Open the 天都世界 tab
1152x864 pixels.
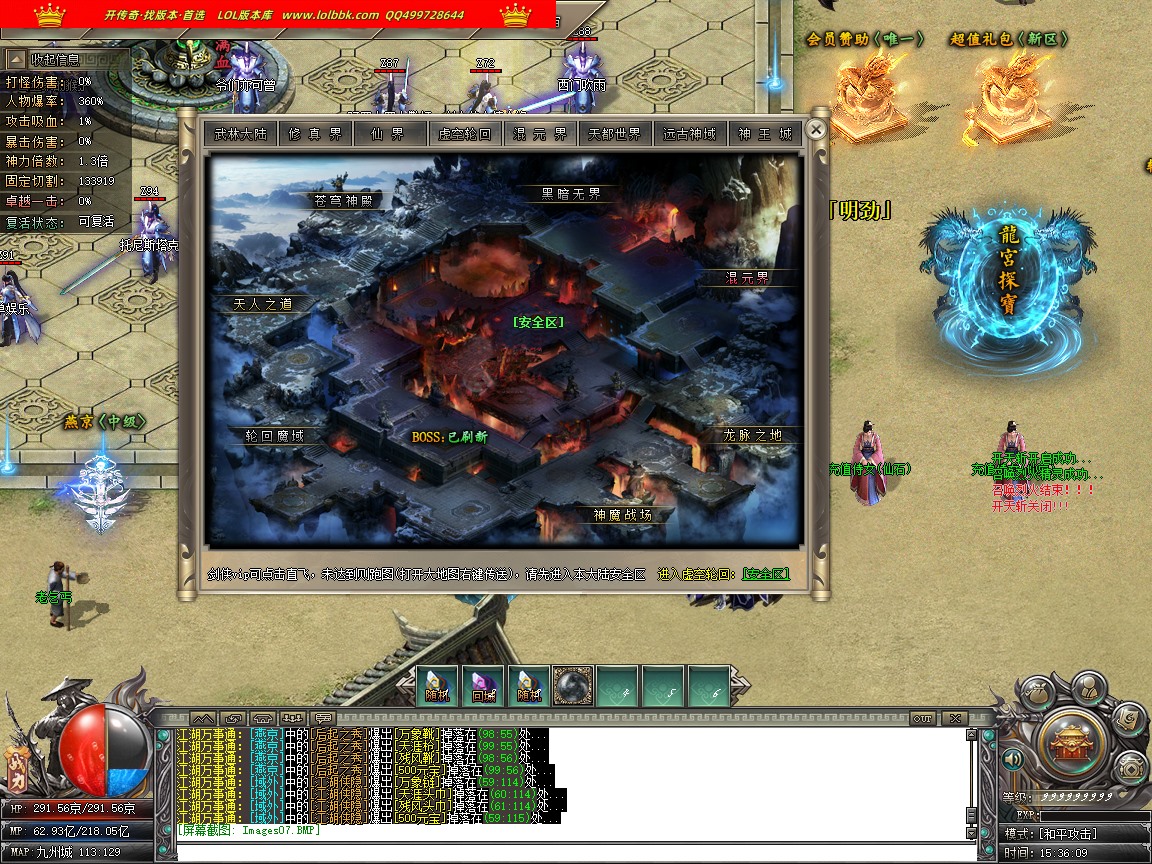pyautogui.click(x=615, y=134)
